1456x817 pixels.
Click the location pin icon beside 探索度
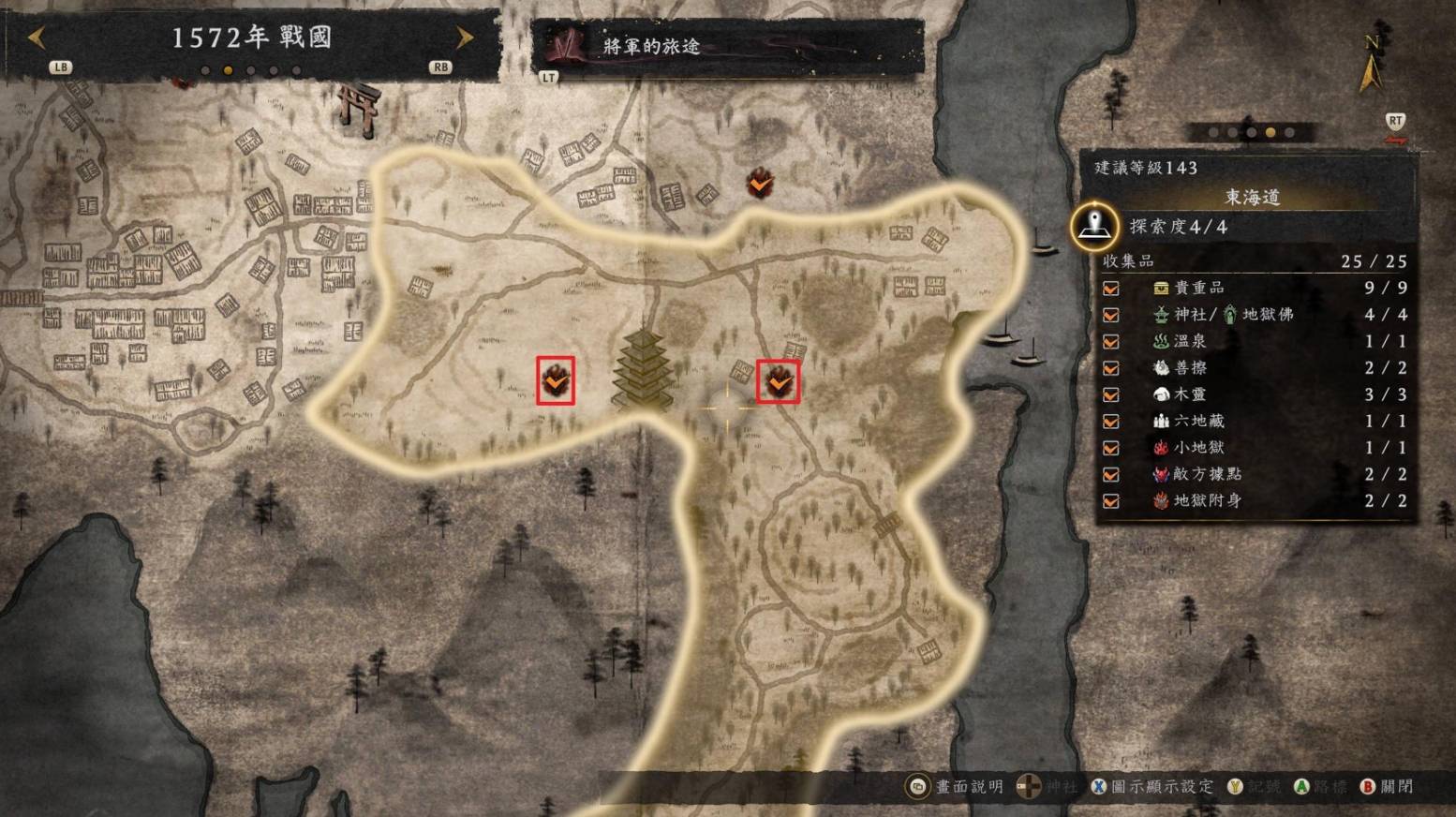pyautogui.click(x=1094, y=225)
